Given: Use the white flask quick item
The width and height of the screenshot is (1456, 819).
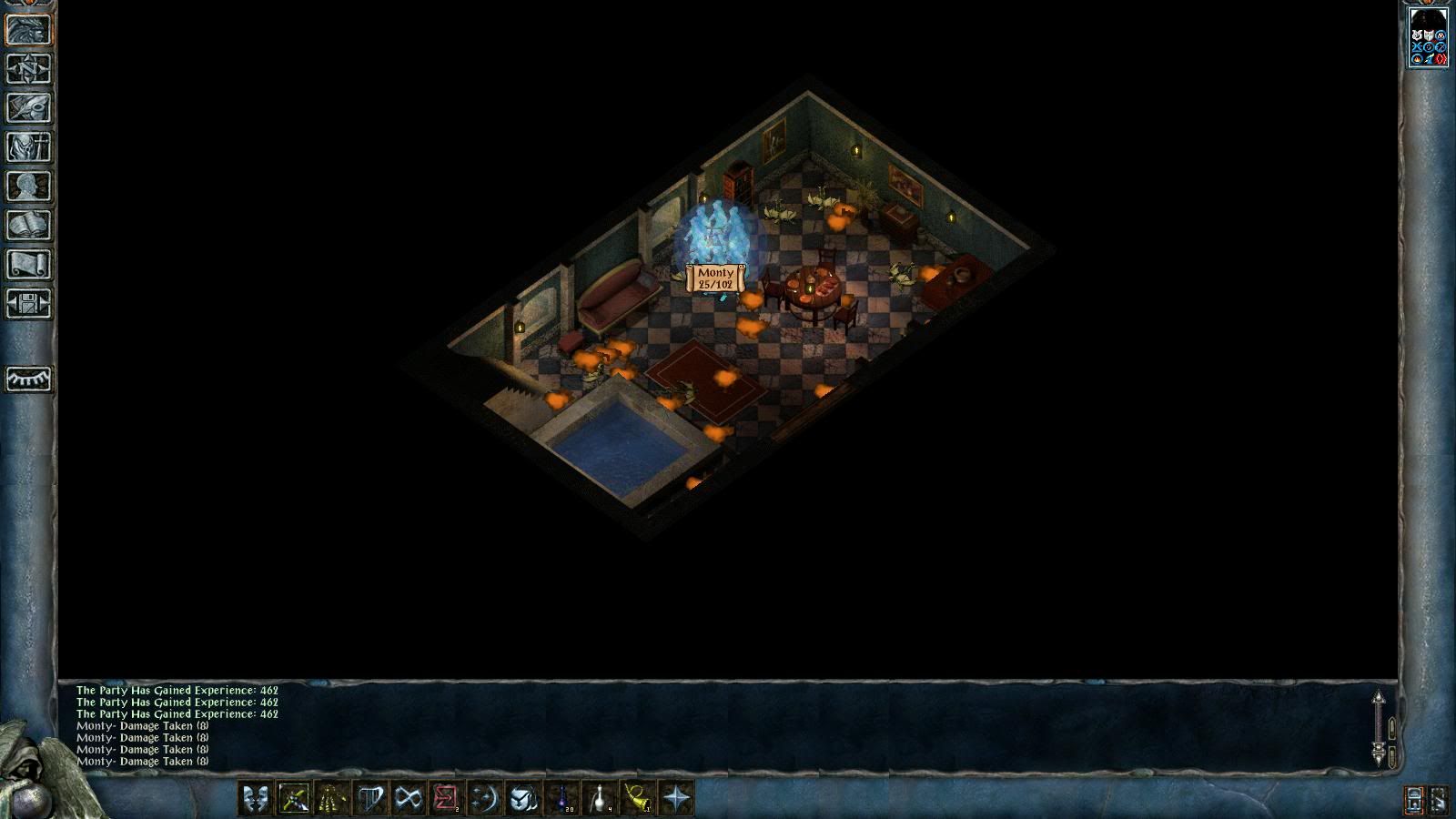Looking at the screenshot, I should tap(600, 798).
